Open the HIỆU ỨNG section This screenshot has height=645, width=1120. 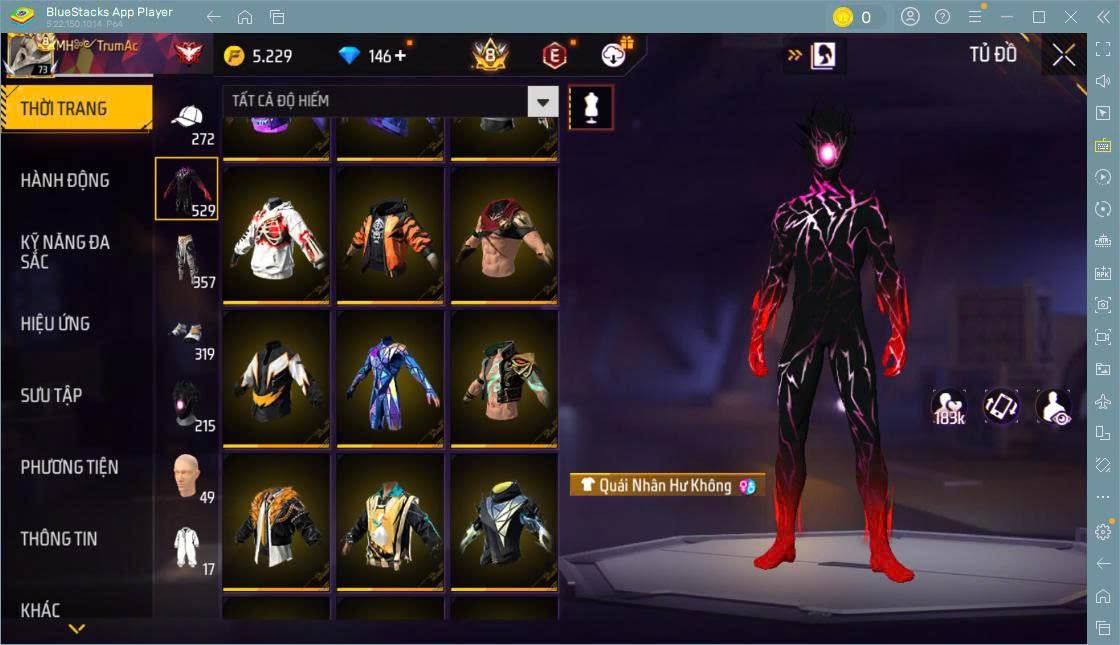pyautogui.click(x=56, y=324)
